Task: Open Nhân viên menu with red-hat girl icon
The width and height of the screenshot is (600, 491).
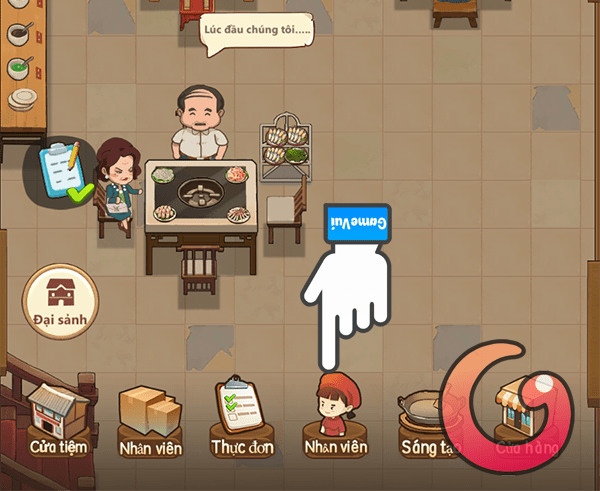Action: [x=335, y=420]
